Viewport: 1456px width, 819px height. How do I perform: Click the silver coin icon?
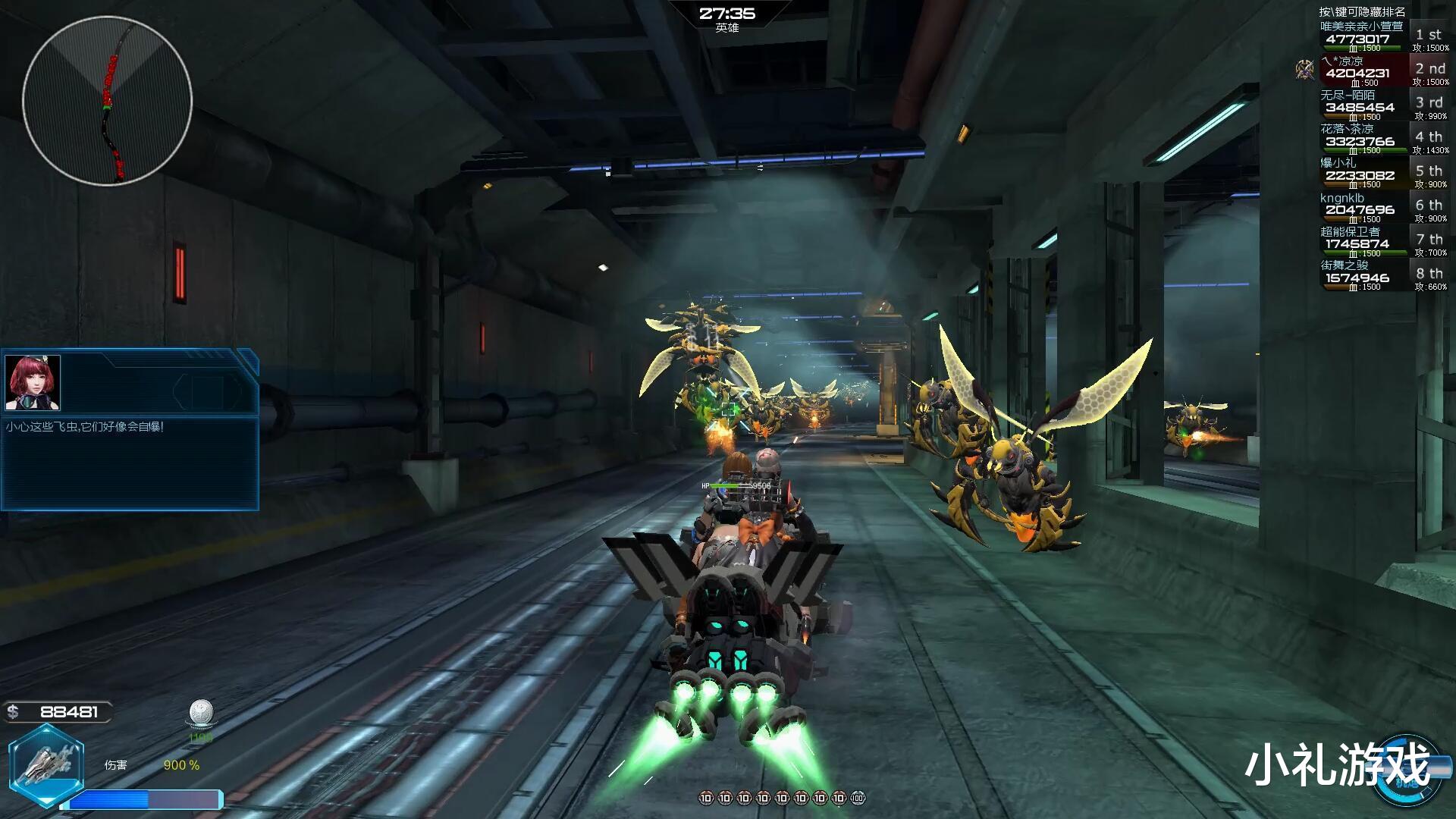pyautogui.click(x=201, y=713)
